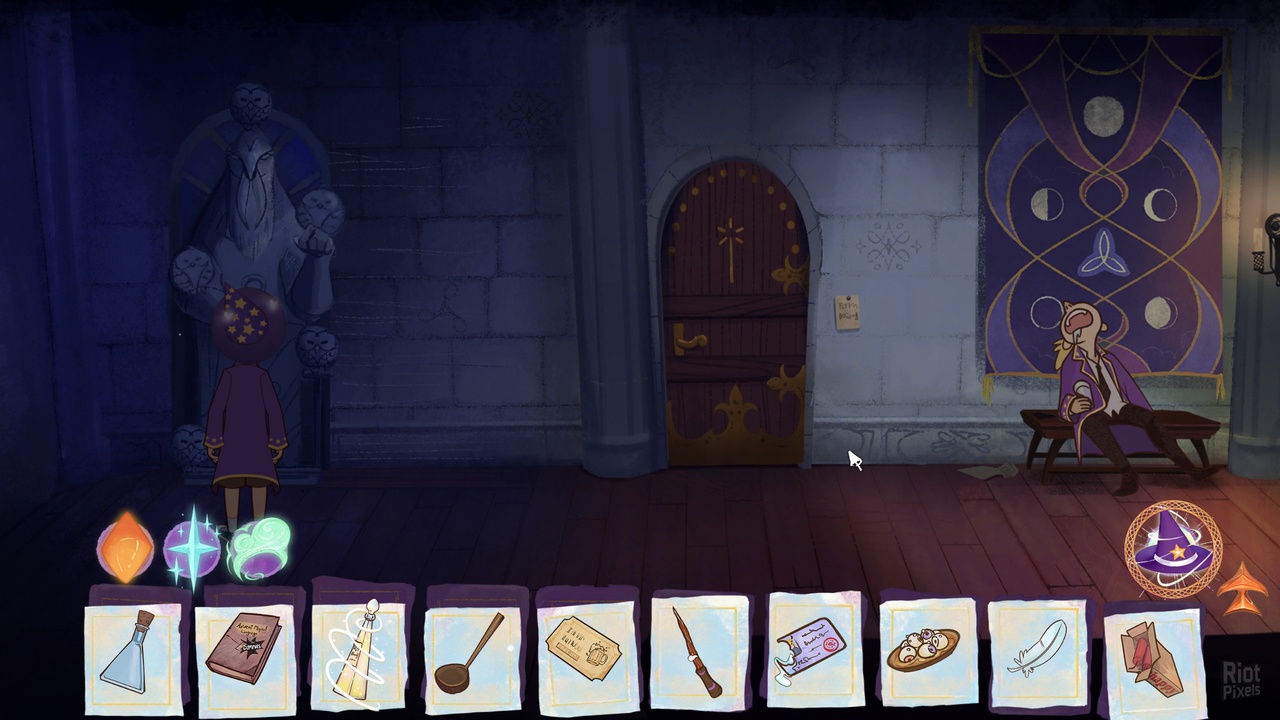Screen dimensions: 1280x720
Task: Pick the magic wand from inventory
Action: [698, 652]
